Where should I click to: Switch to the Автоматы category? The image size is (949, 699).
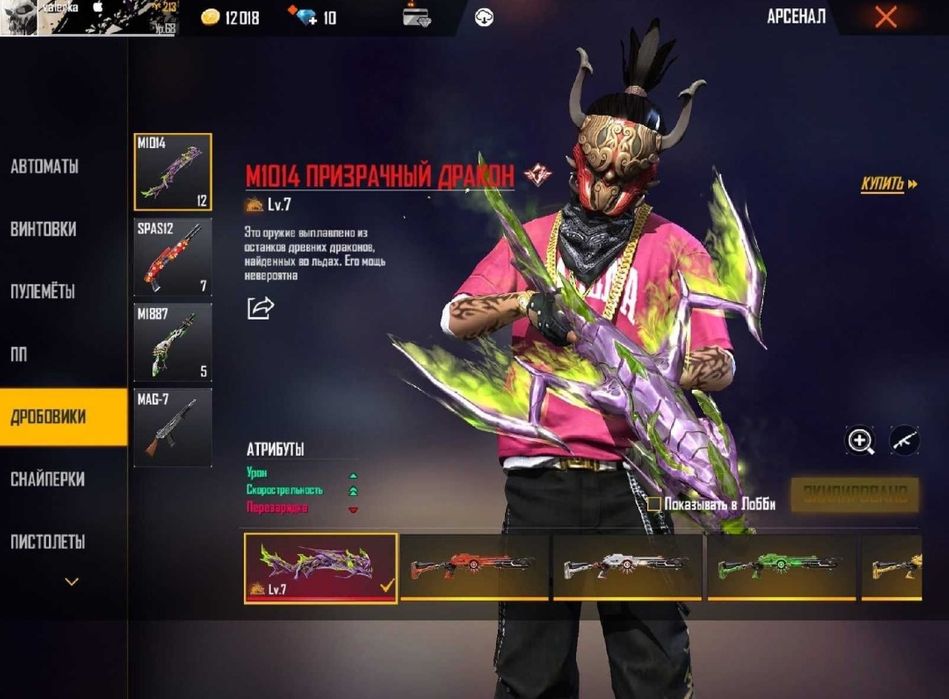click(x=45, y=167)
